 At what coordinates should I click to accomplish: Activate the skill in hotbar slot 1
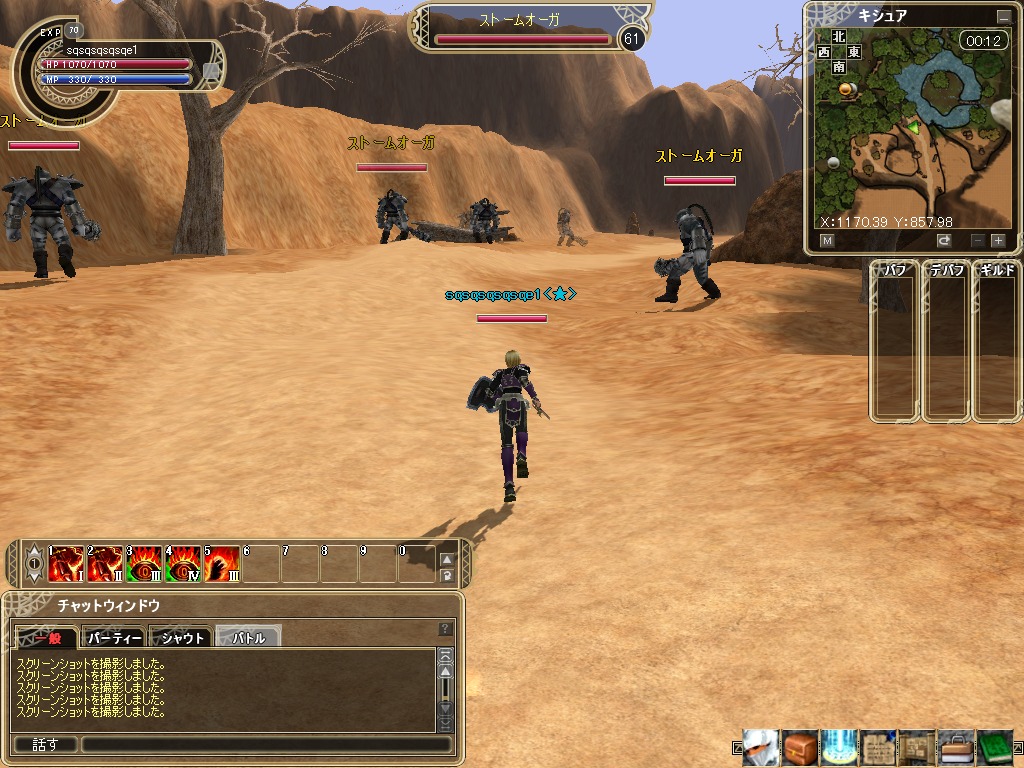point(66,564)
